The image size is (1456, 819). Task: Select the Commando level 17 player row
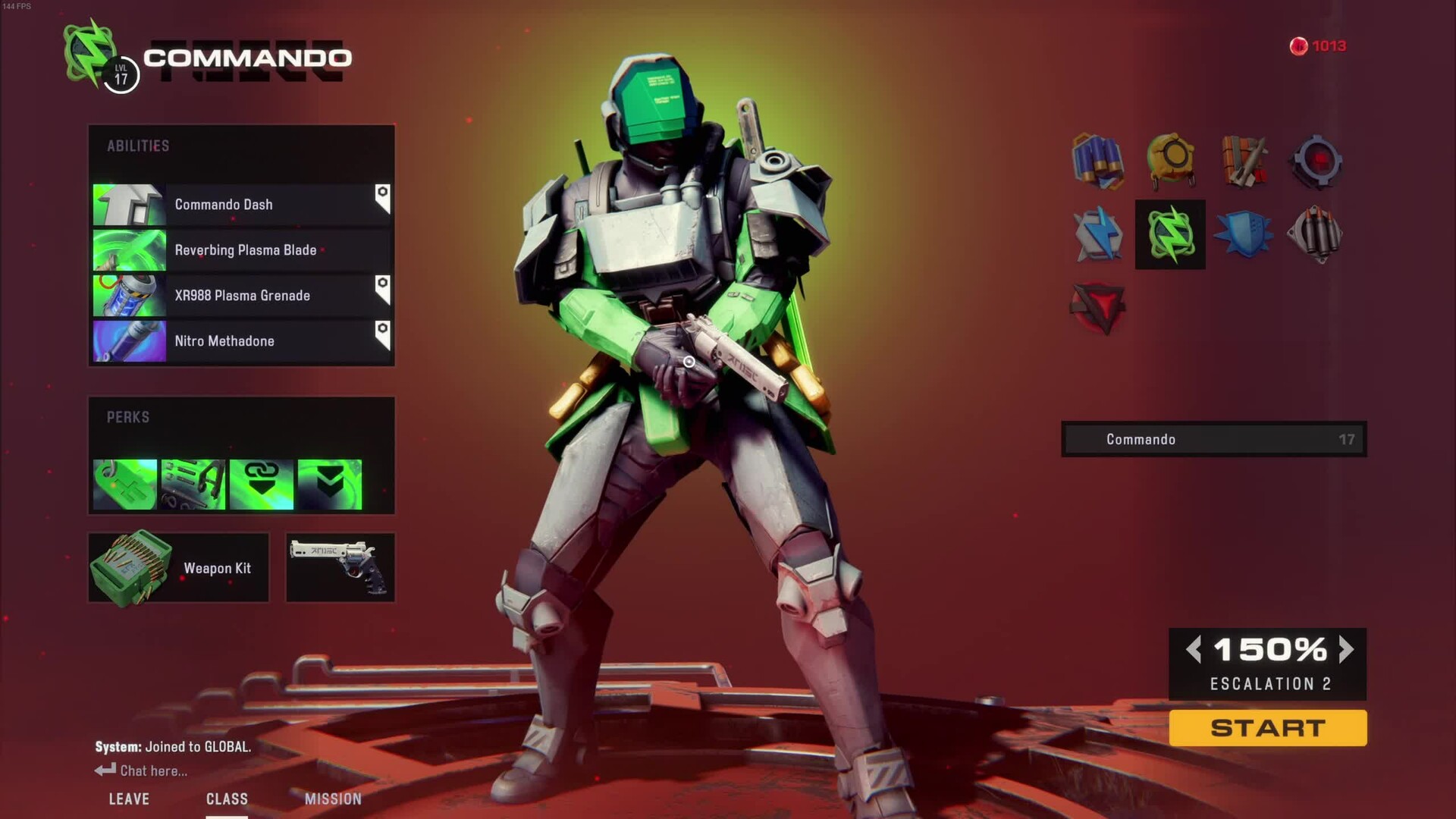[1213, 439]
